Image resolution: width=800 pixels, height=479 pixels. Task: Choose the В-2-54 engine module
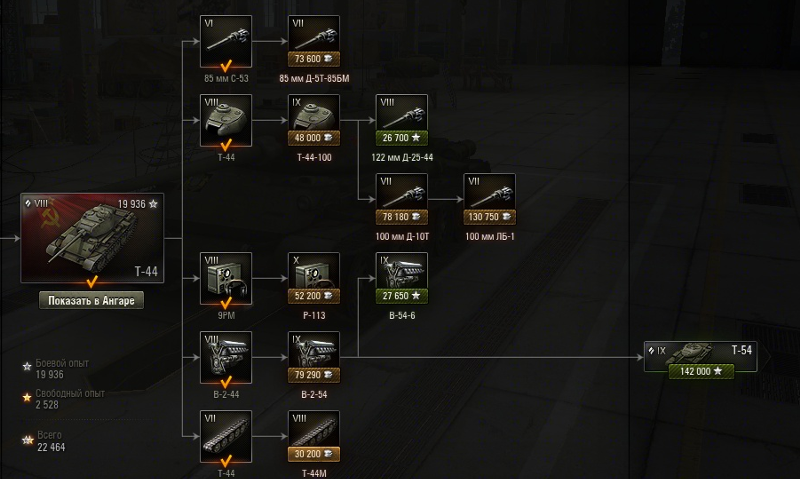tap(314, 357)
